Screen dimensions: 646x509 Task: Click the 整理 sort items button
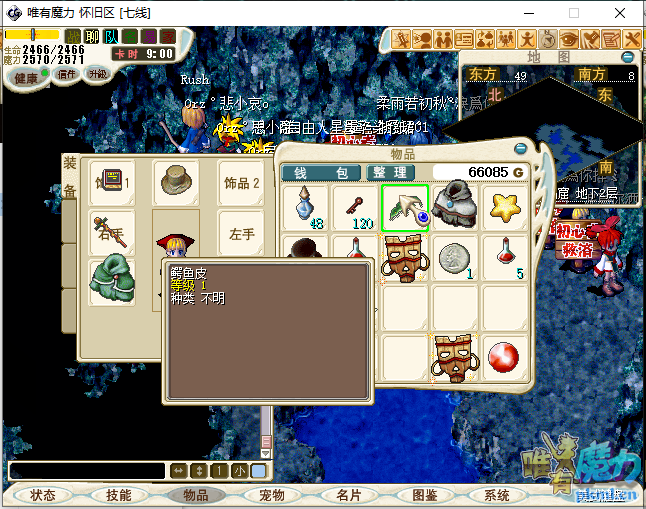(390, 173)
